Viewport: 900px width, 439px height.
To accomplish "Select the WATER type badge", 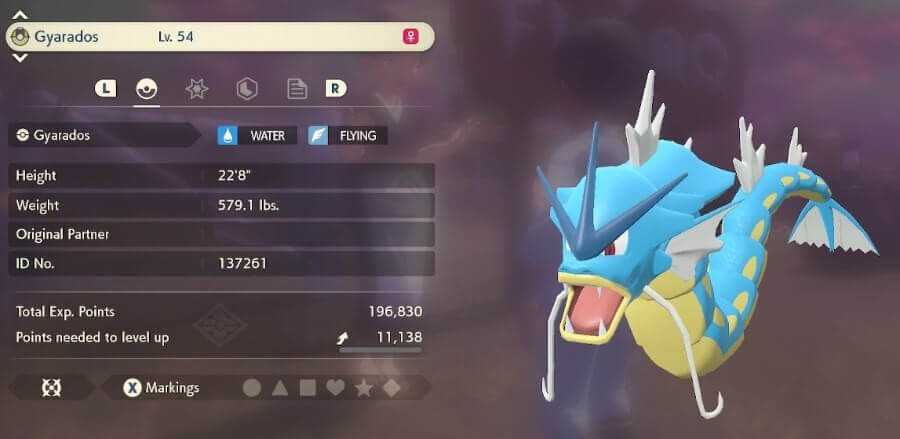I will (x=257, y=135).
